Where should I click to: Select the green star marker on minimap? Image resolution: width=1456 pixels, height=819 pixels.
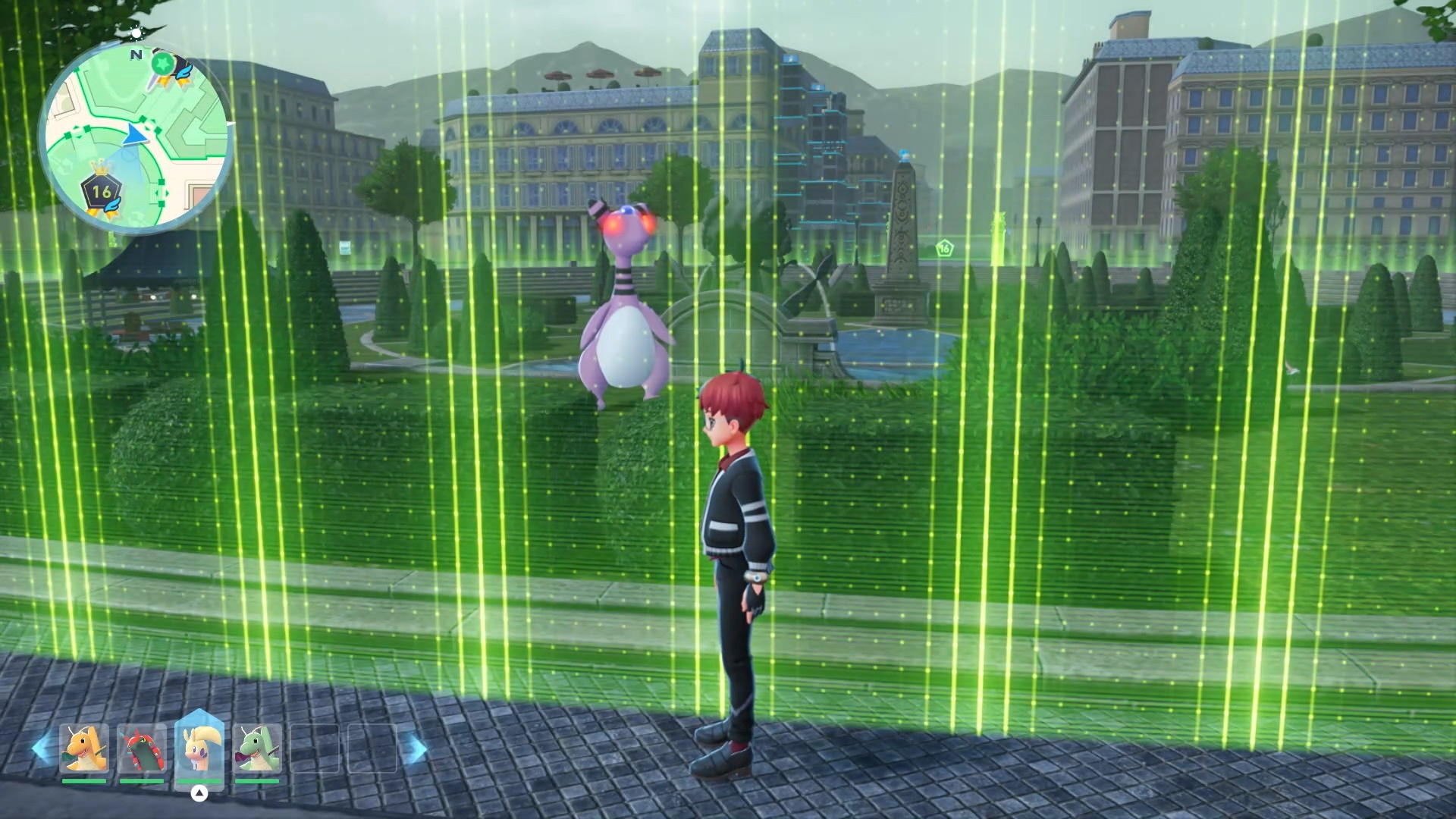[161, 64]
